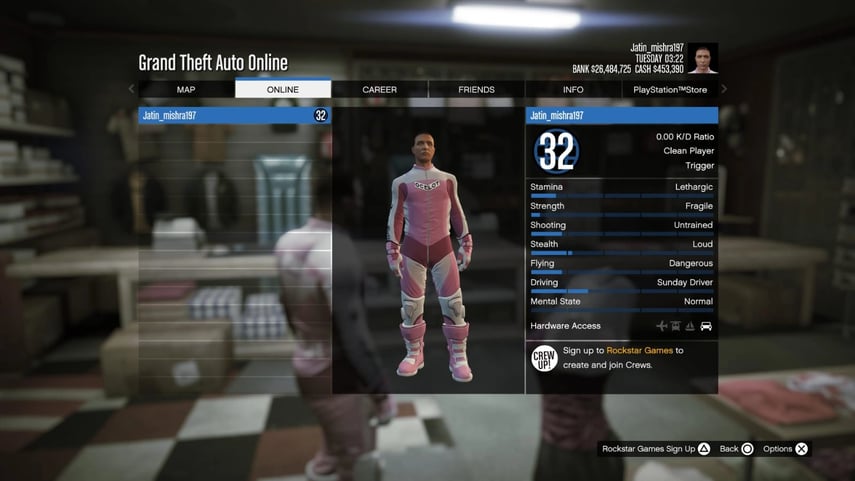Switch to the MAP tab
This screenshot has width=855, height=481.
coord(186,89)
